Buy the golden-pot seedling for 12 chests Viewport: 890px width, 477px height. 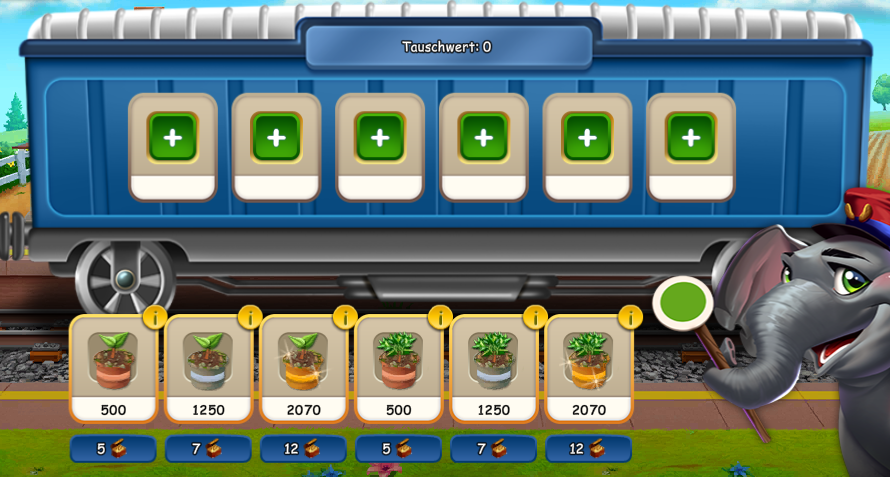[303, 448]
